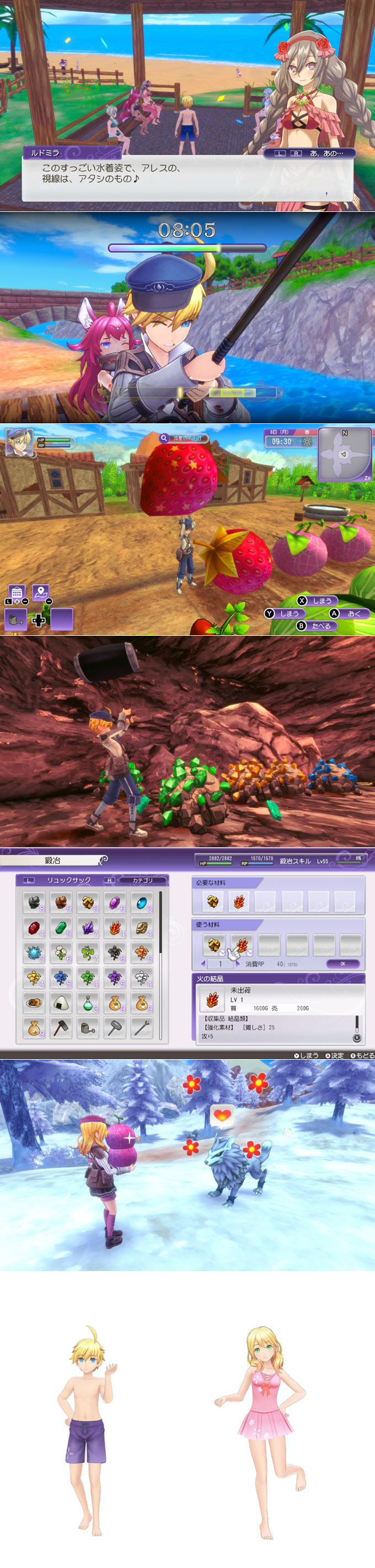Image resolution: width=375 pixels, height=1568 pixels.
Task: Decrease material quantity with left arrow
Action: [x=203, y=964]
